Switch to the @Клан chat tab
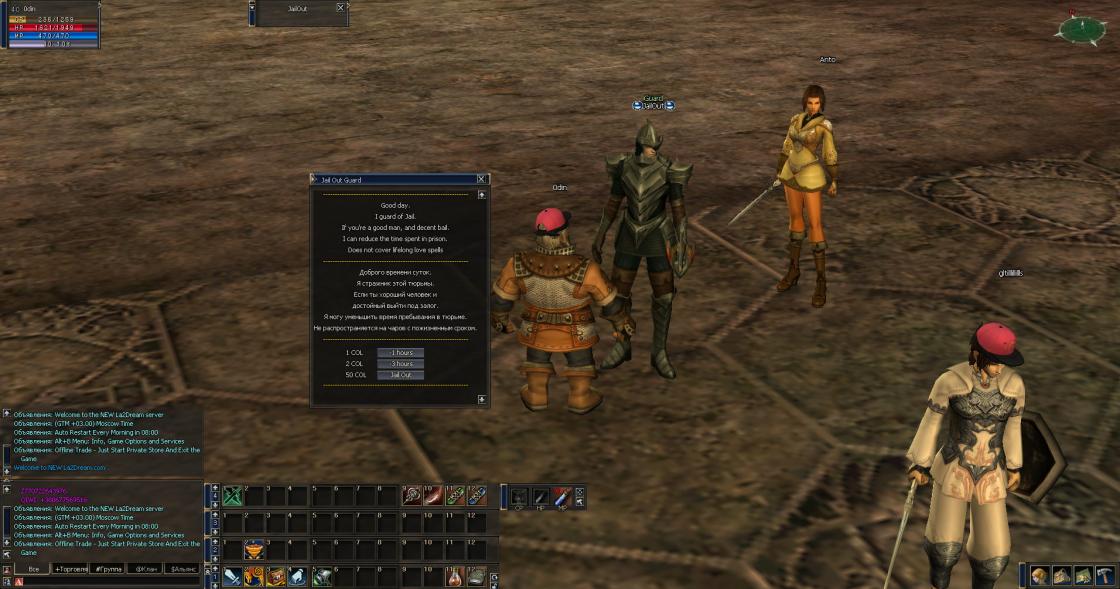The width and height of the screenshot is (1120, 589). (x=146, y=569)
